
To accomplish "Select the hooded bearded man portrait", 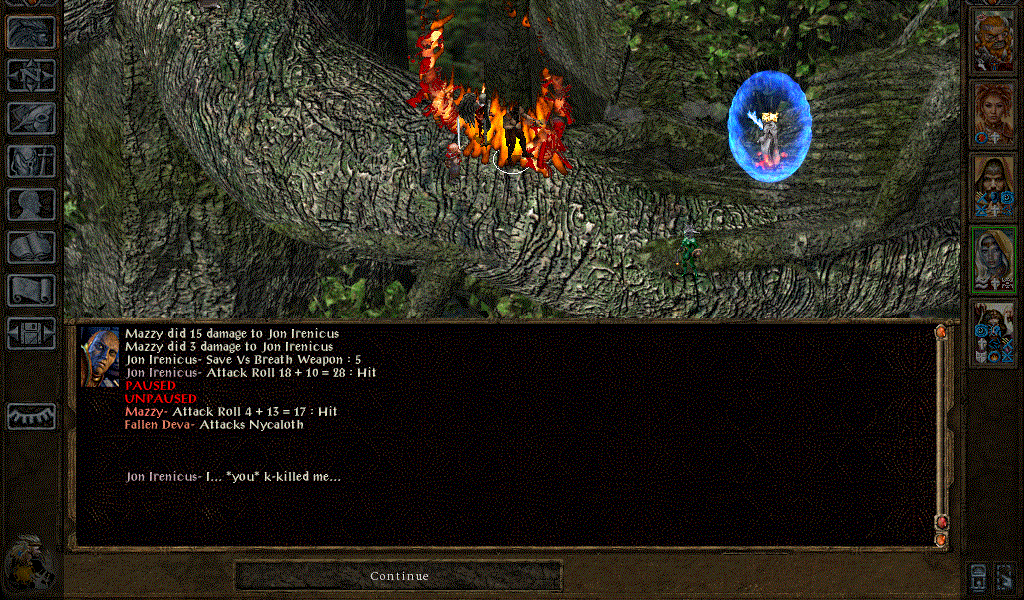I will tap(994, 187).
